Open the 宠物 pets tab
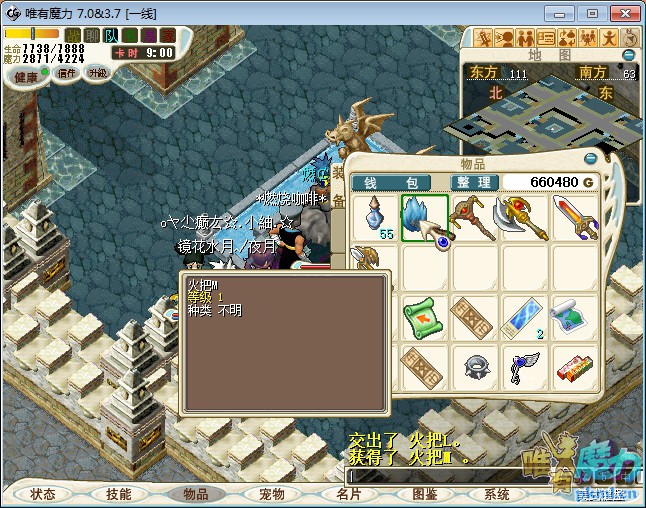Image resolution: width=646 pixels, height=508 pixels. tap(271, 494)
